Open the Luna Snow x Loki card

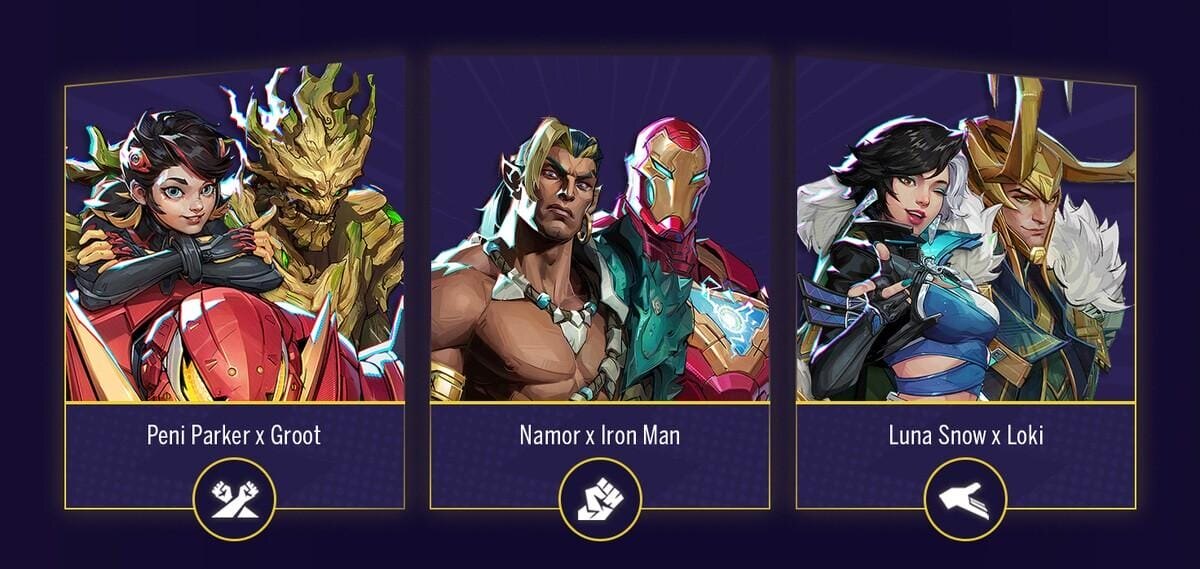tap(966, 250)
